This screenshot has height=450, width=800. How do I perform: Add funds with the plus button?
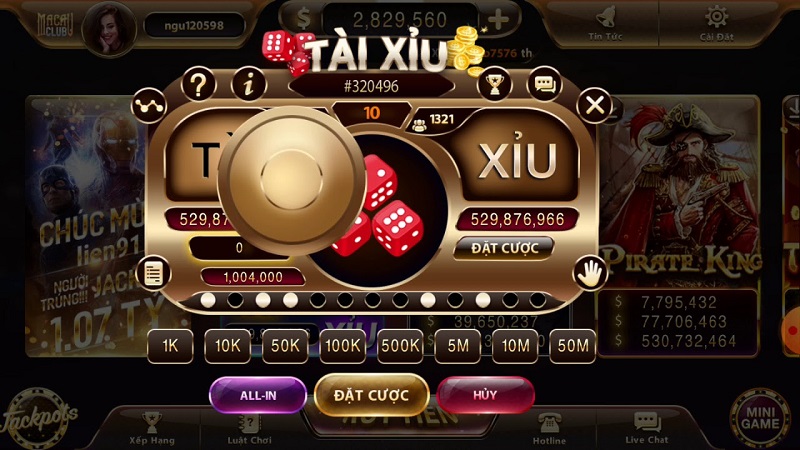pyautogui.click(x=498, y=19)
